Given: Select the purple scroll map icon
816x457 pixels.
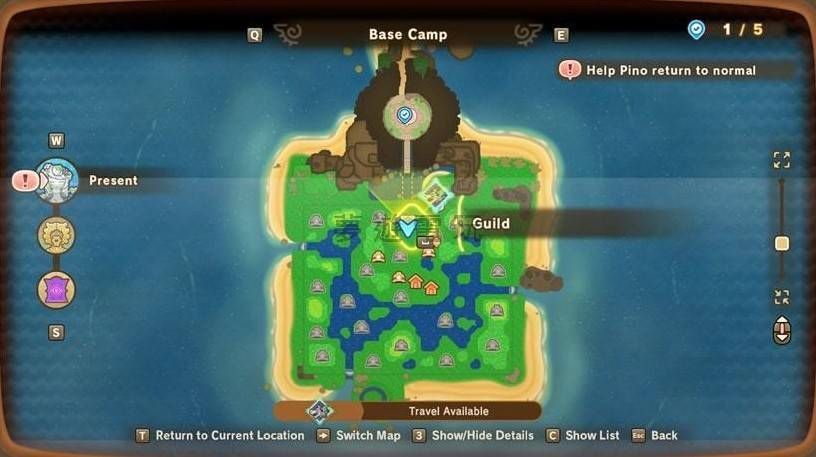Looking at the screenshot, I should (56, 290).
